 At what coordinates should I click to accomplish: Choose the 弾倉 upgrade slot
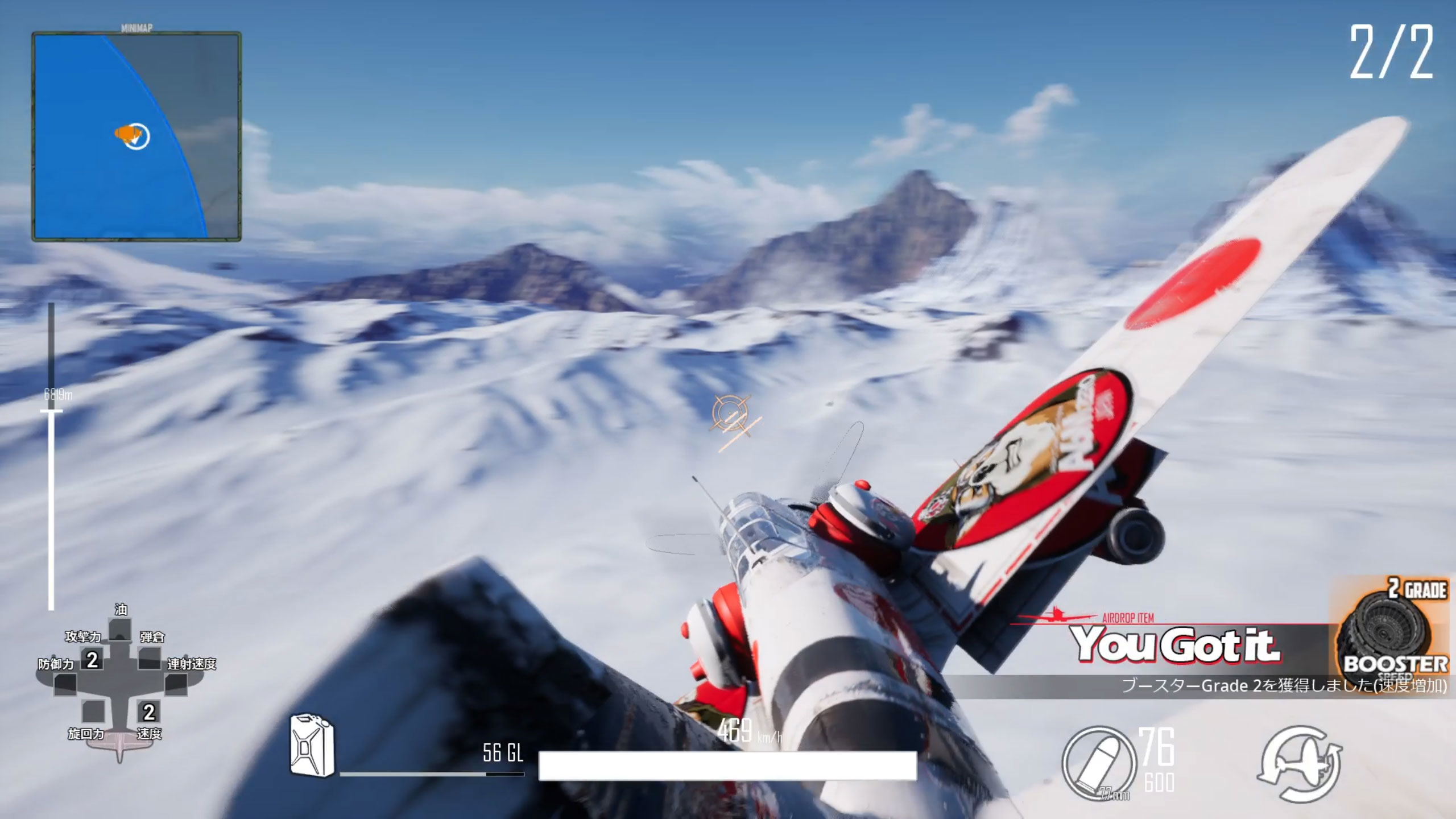(149, 659)
